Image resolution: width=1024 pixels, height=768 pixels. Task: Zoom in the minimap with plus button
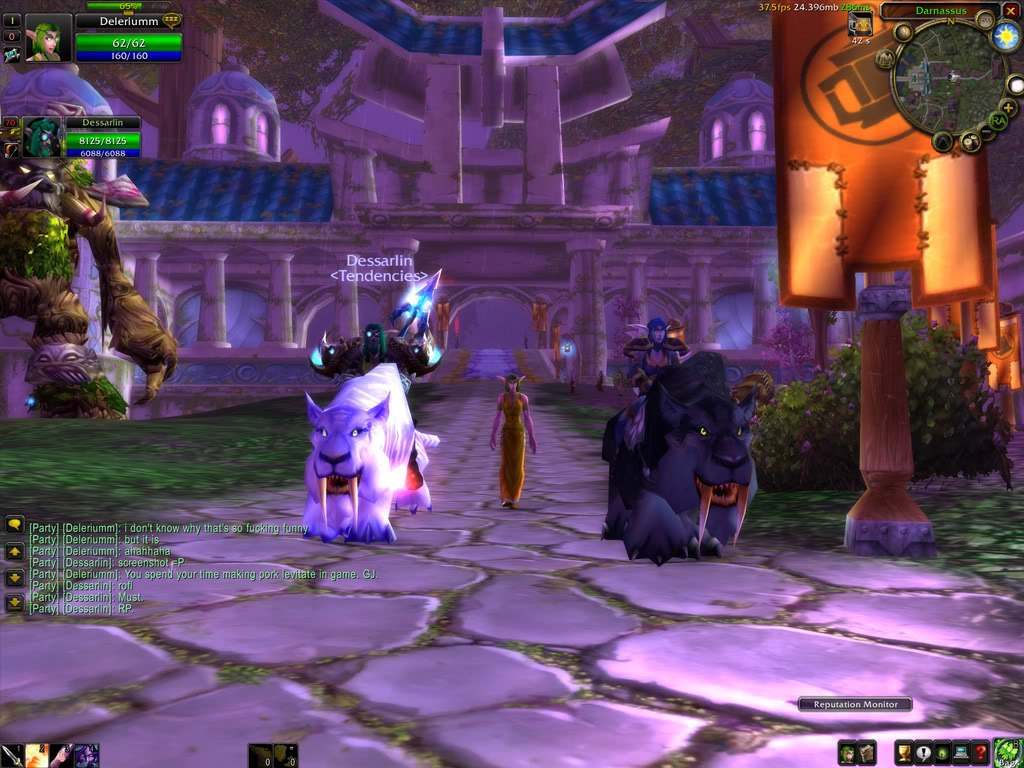pos(1006,106)
